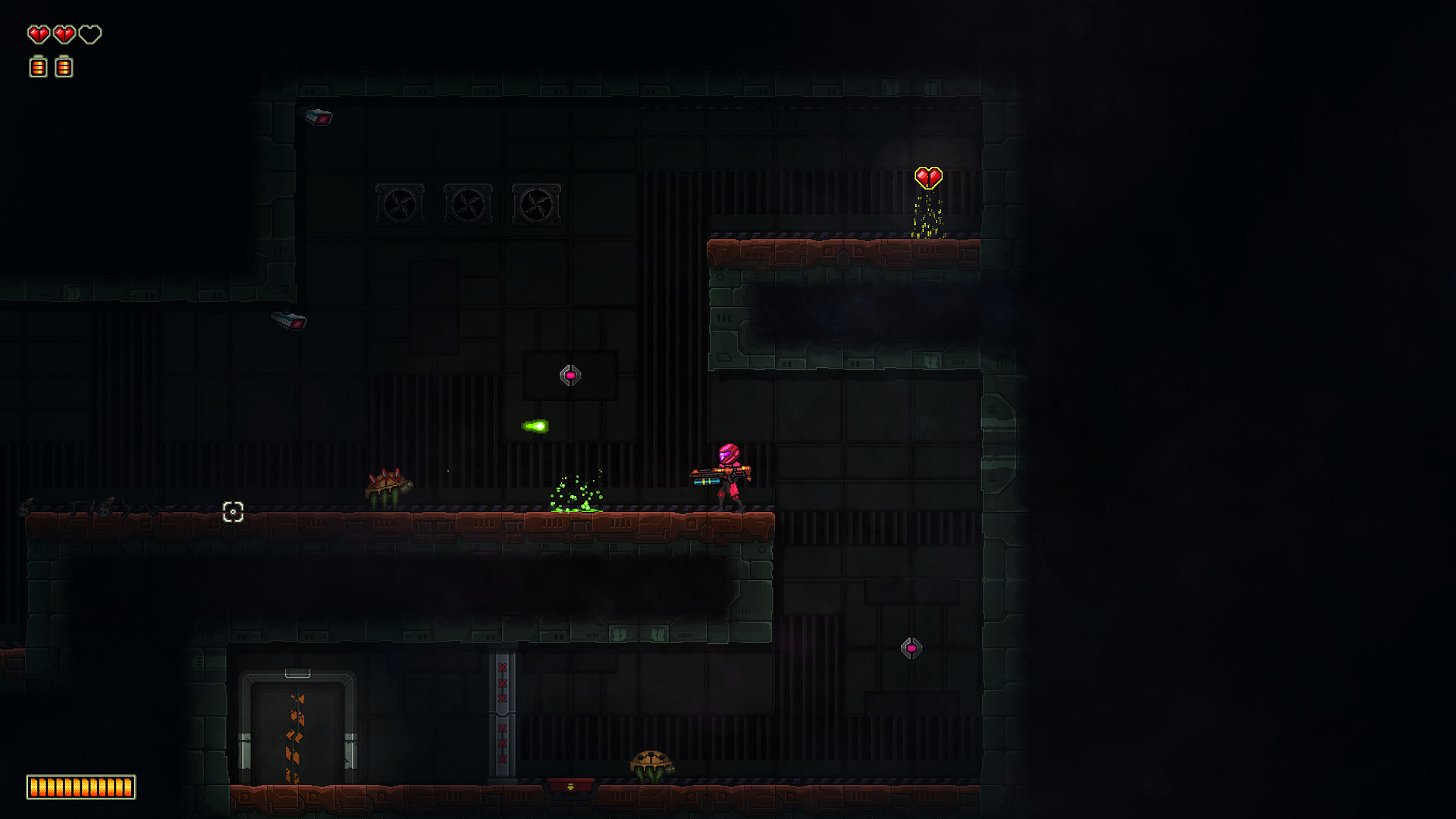Click the security camera in the upper left

pos(318,116)
